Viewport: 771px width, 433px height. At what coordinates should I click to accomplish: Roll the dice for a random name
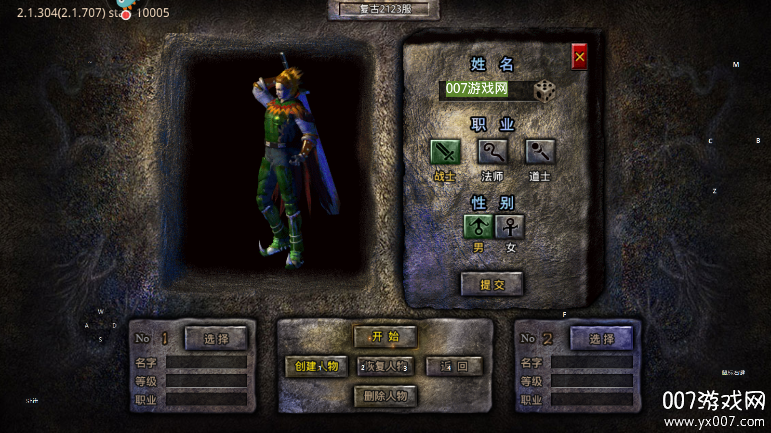(545, 91)
